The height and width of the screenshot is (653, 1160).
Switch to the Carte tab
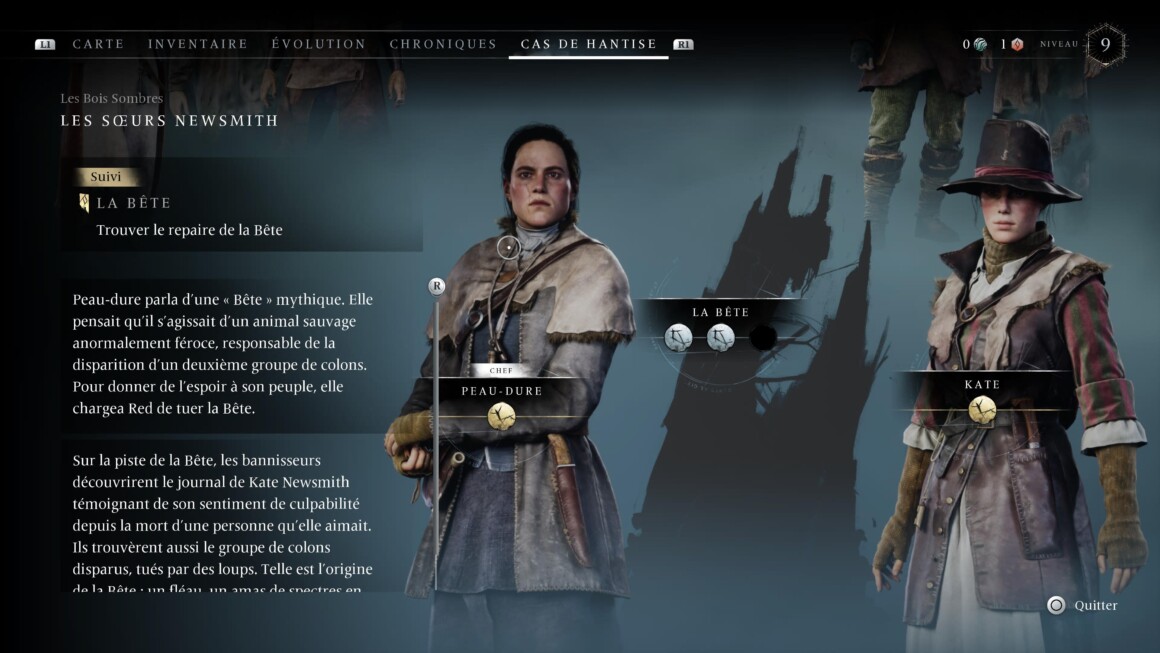coord(98,44)
